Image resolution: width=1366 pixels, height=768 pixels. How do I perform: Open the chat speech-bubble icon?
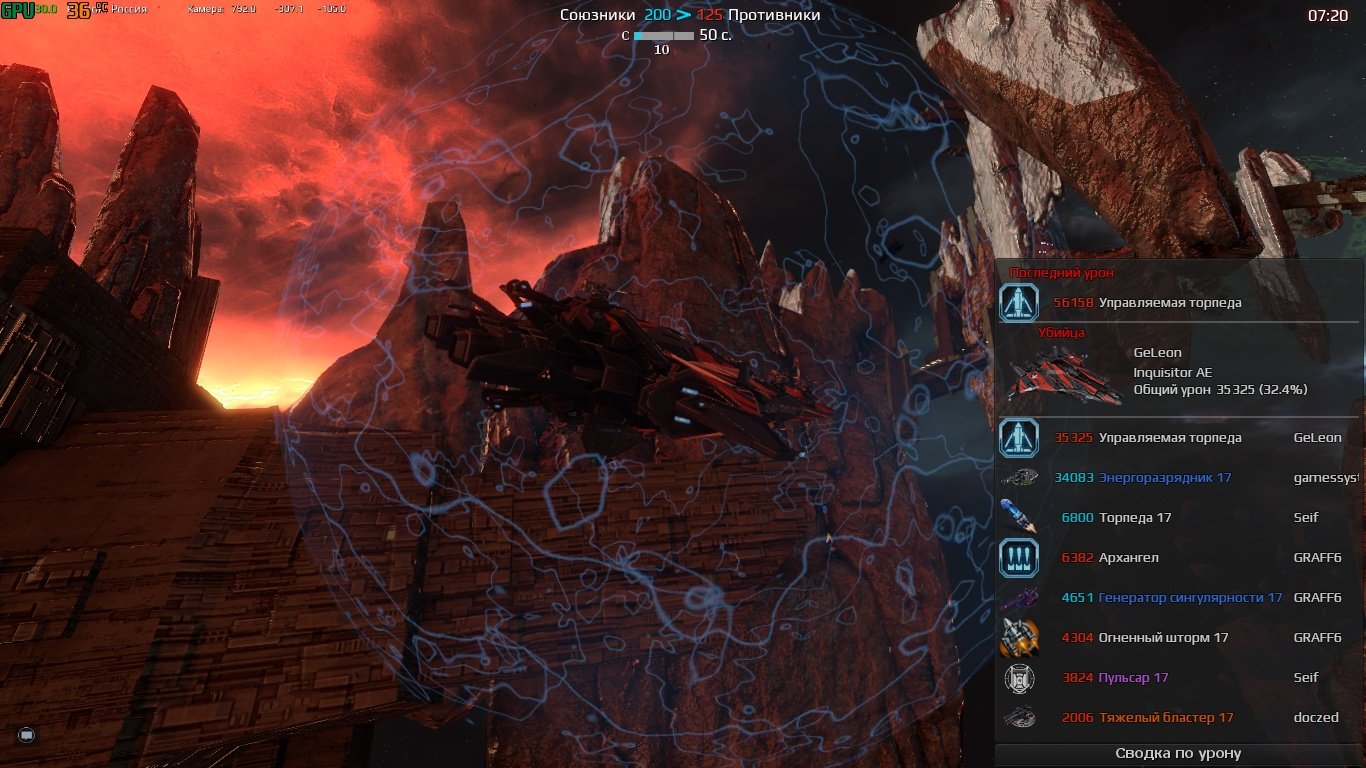[x=27, y=736]
